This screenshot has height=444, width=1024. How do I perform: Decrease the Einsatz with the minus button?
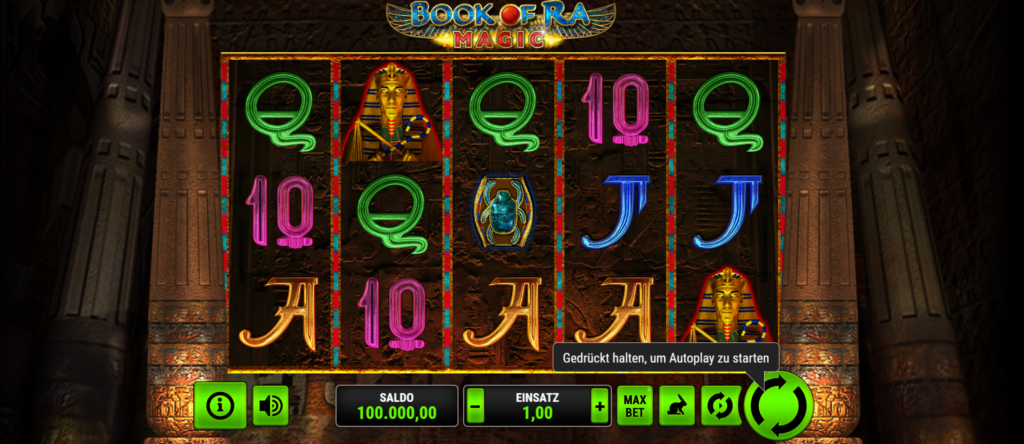pos(476,406)
